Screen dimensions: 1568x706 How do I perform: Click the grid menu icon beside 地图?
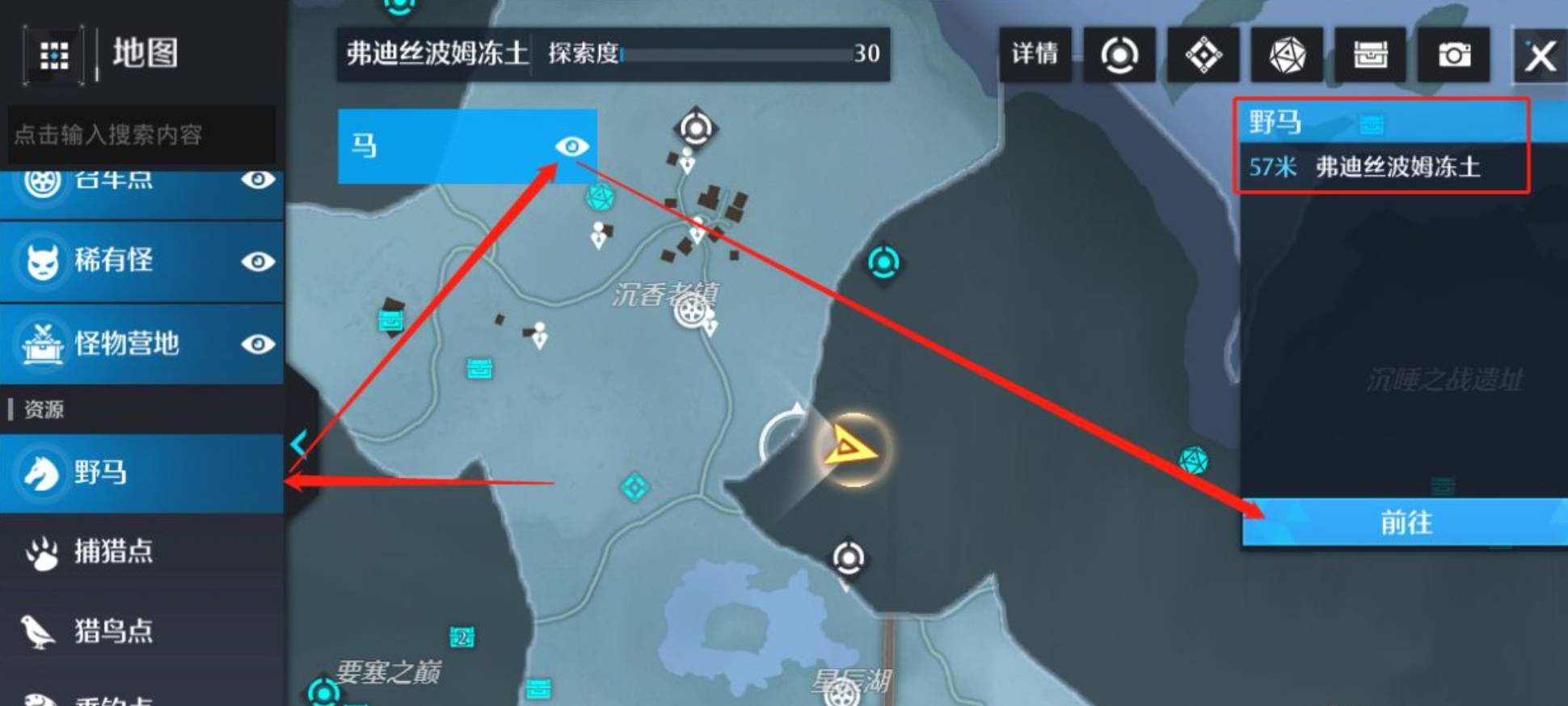[53, 57]
